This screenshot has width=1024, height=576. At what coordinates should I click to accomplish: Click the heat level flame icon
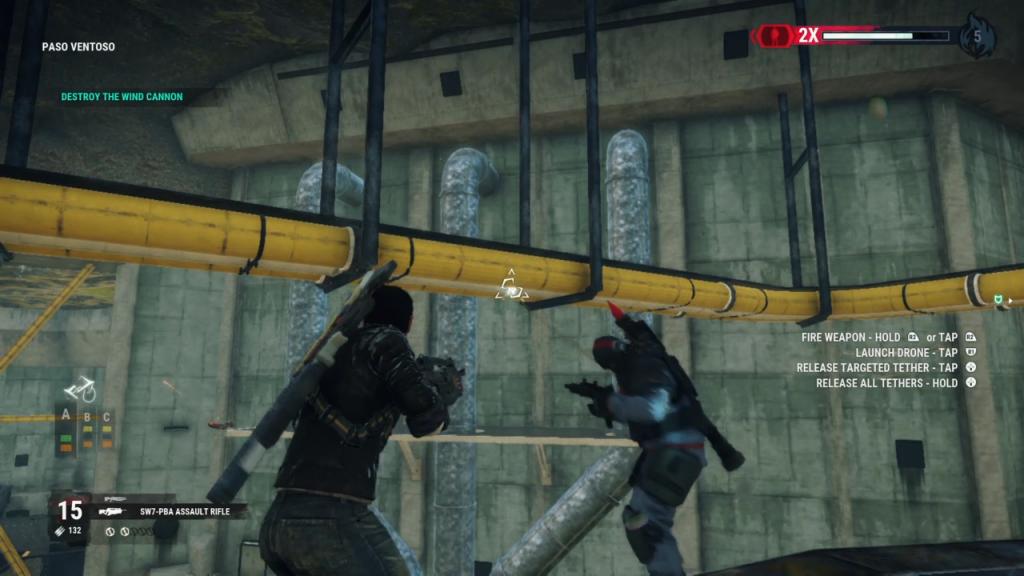click(976, 37)
